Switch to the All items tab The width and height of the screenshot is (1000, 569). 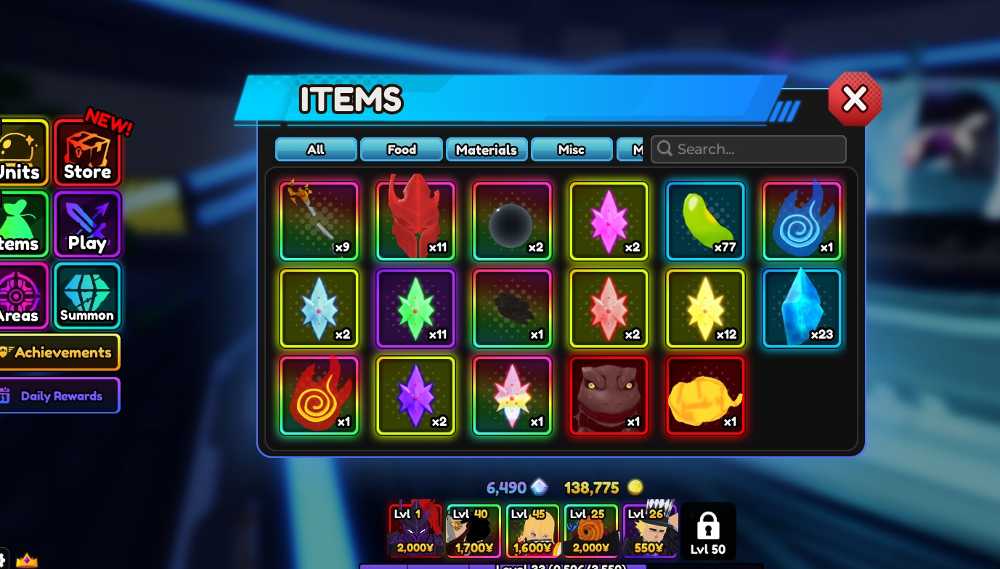pos(316,150)
